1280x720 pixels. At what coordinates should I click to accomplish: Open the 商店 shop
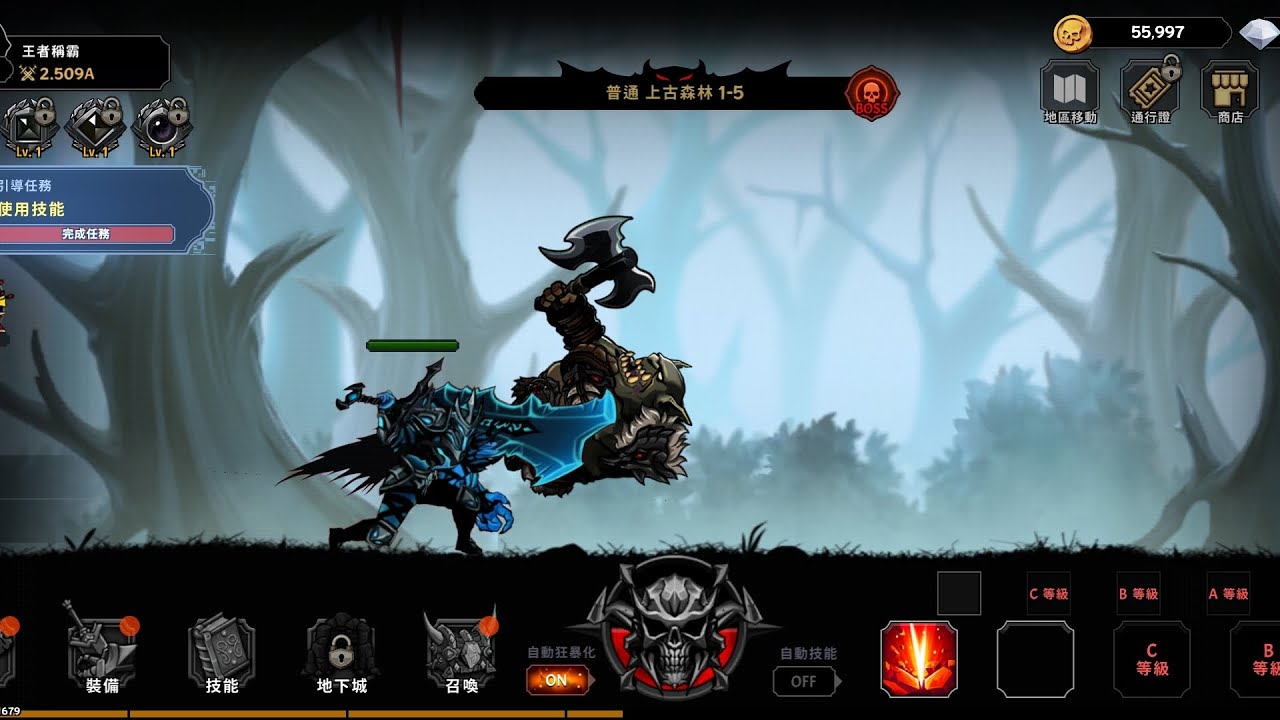[x=1230, y=91]
